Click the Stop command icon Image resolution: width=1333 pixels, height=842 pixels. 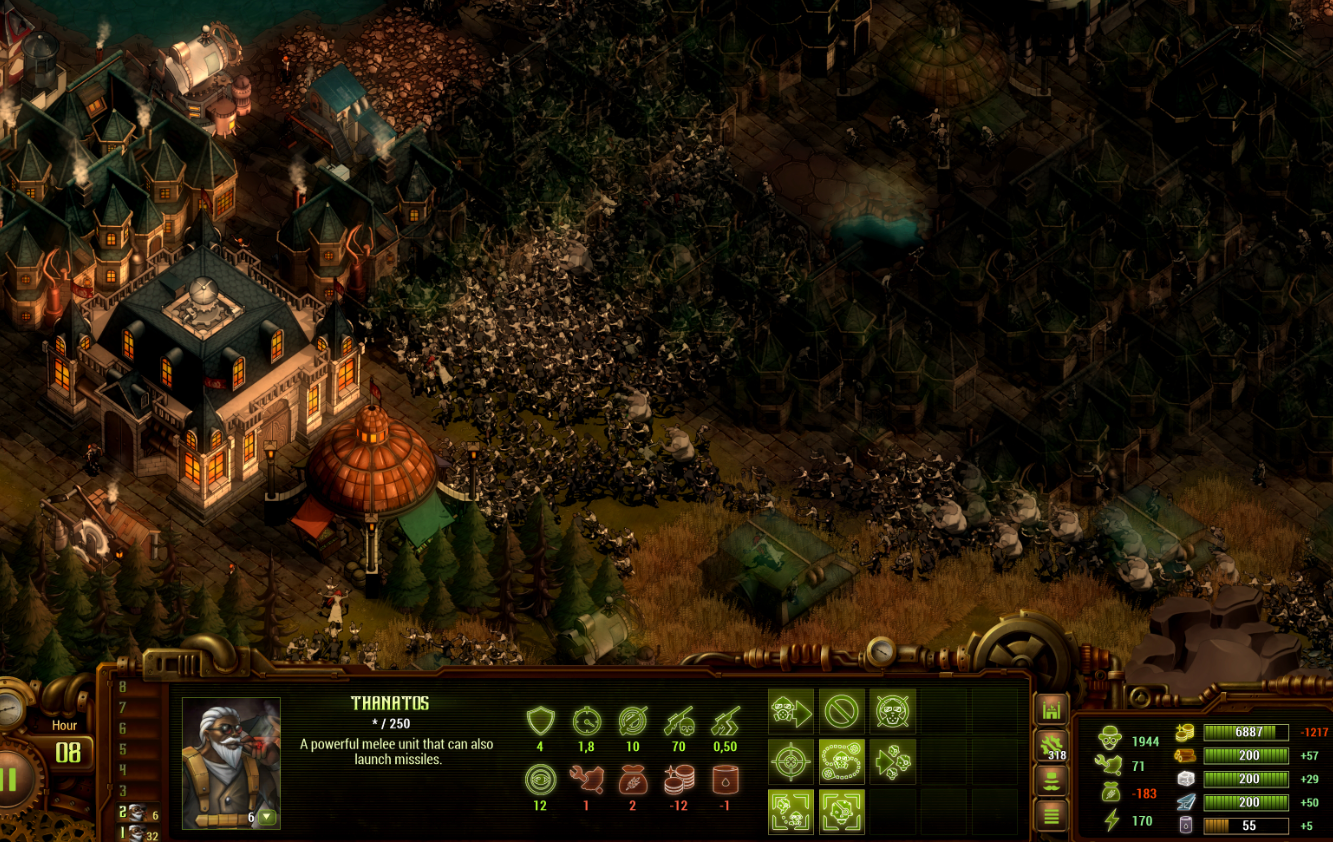(842, 711)
